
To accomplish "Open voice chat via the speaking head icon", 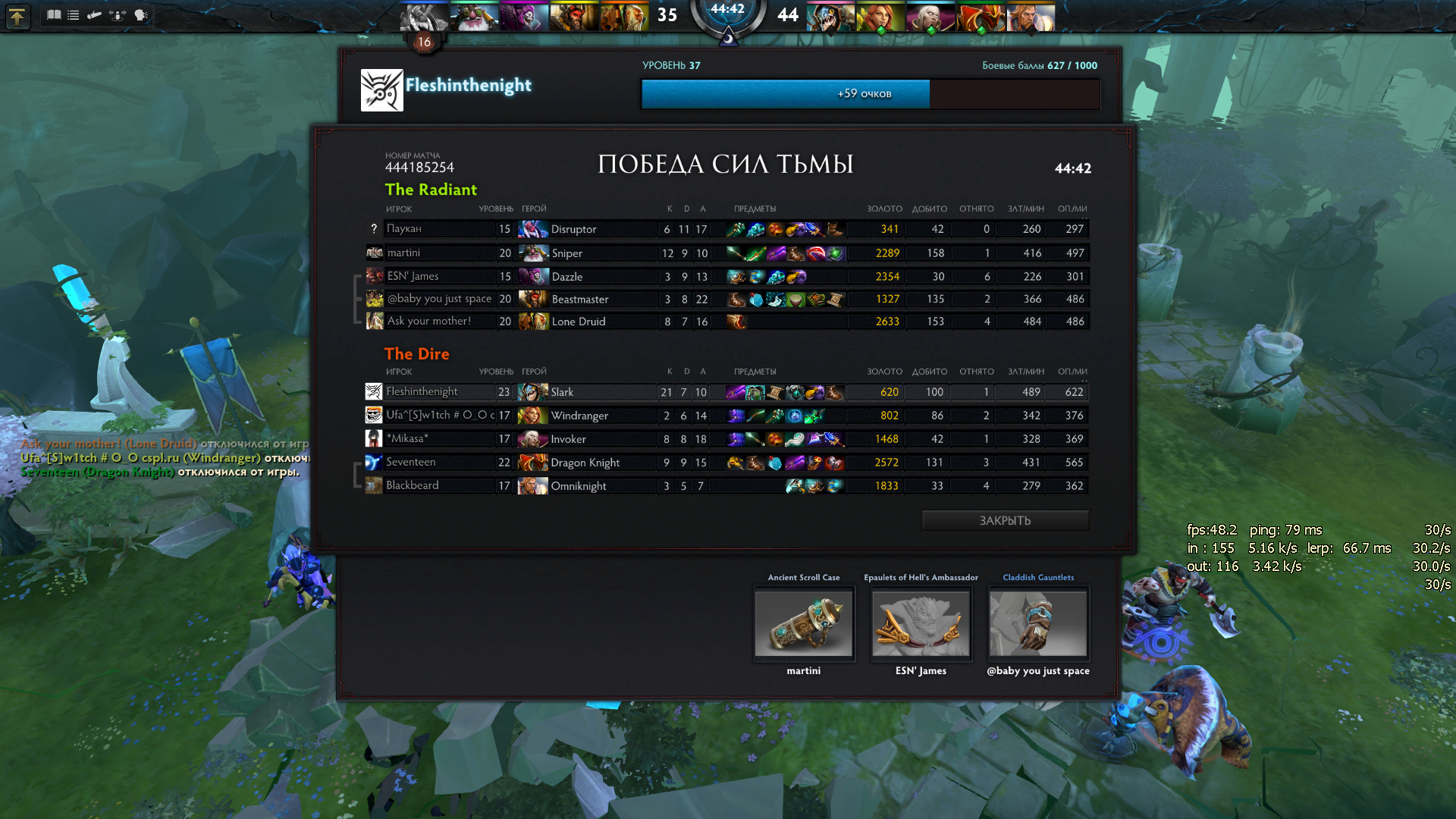I will (x=140, y=14).
